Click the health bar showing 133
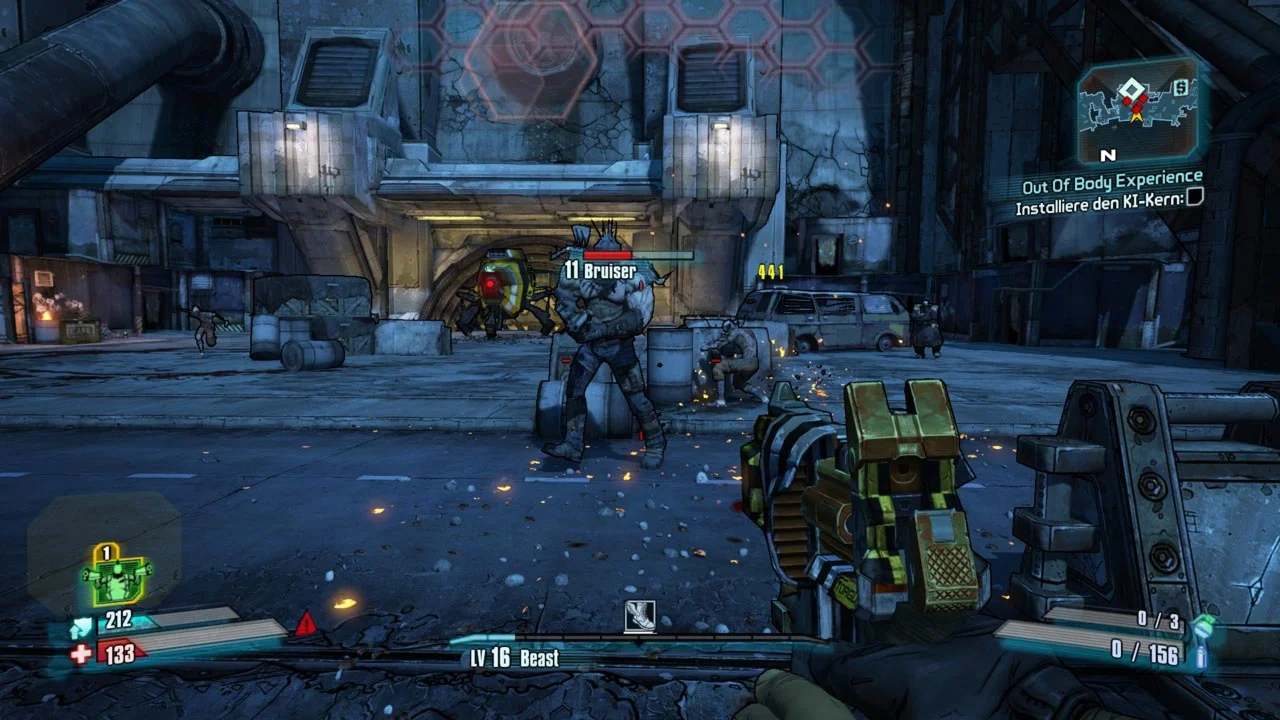The height and width of the screenshot is (720, 1280). pyautogui.click(x=118, y=653)
